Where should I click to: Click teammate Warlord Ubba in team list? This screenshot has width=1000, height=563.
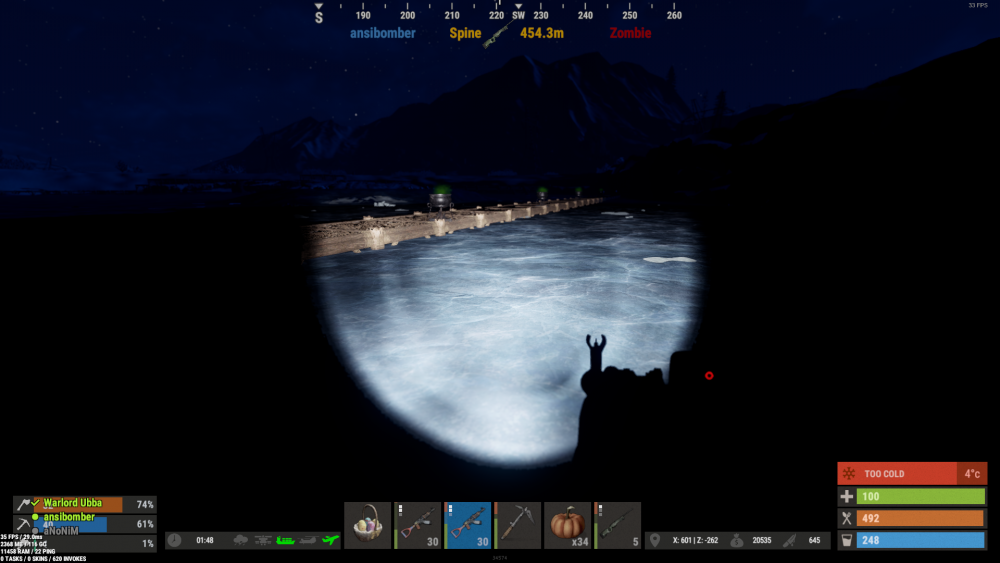[73, 504]
